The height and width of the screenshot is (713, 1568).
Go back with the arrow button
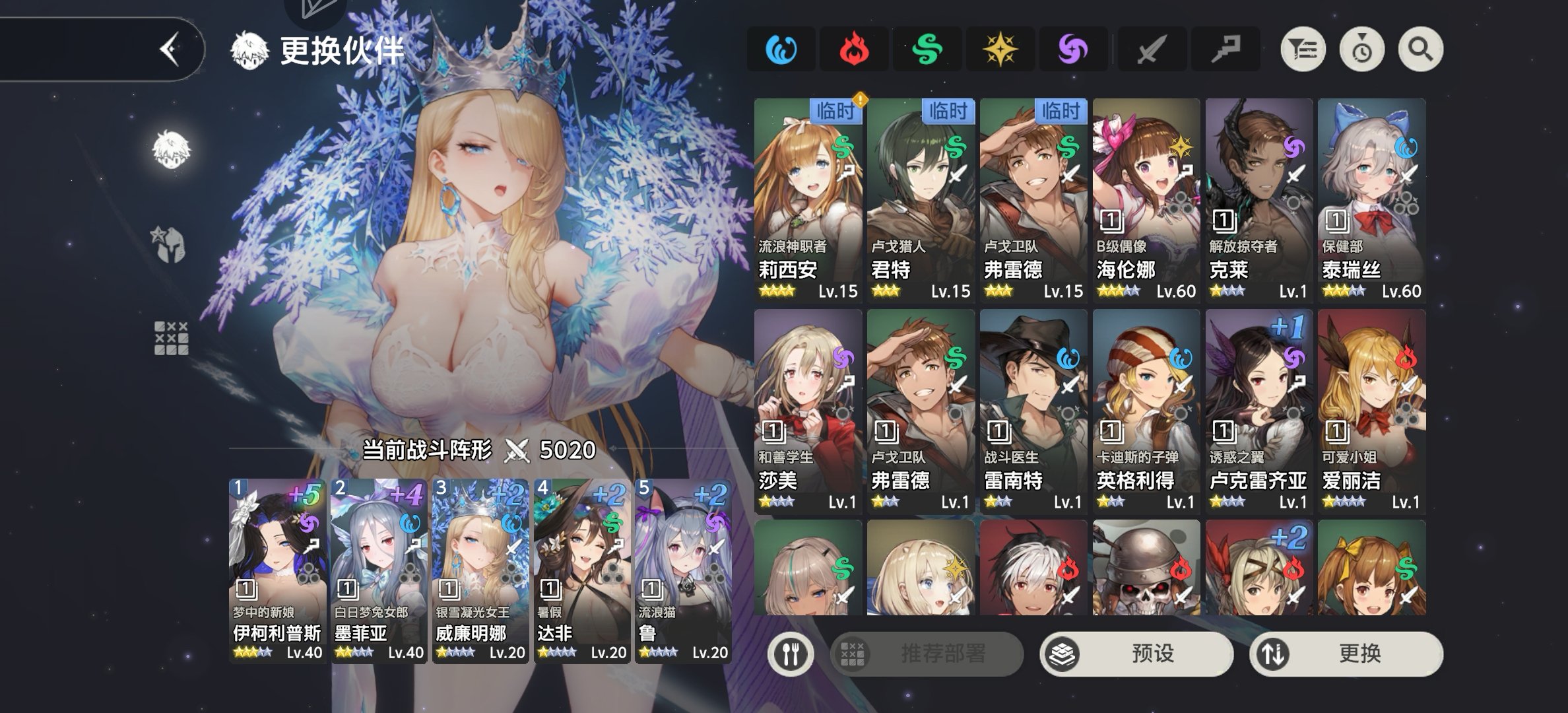pos(170,49)
